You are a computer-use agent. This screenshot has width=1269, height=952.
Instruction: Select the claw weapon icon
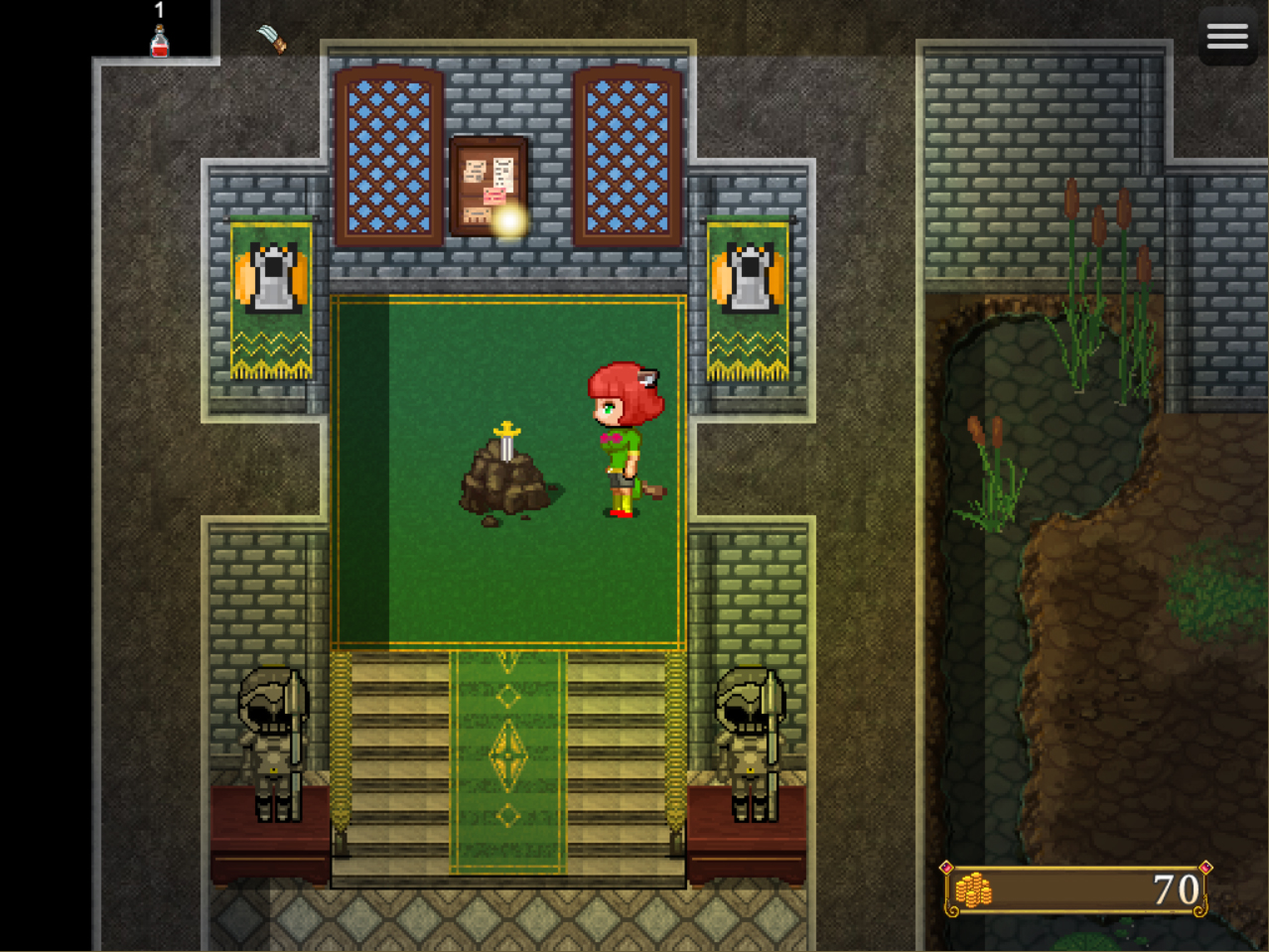pyautogui.click(x=272, y=38)
